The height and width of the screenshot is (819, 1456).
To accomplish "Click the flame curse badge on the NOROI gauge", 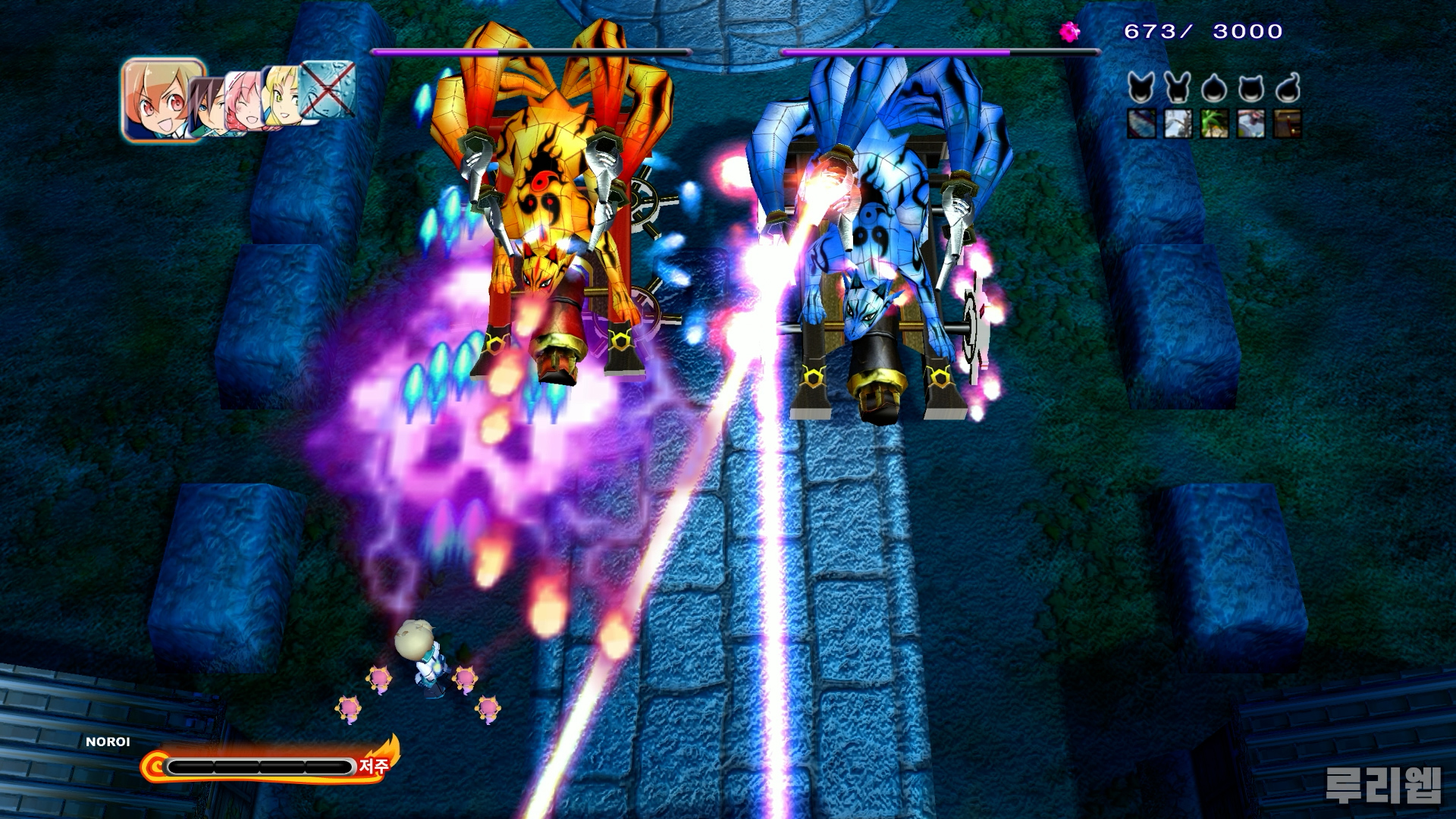I will point(376,764).
